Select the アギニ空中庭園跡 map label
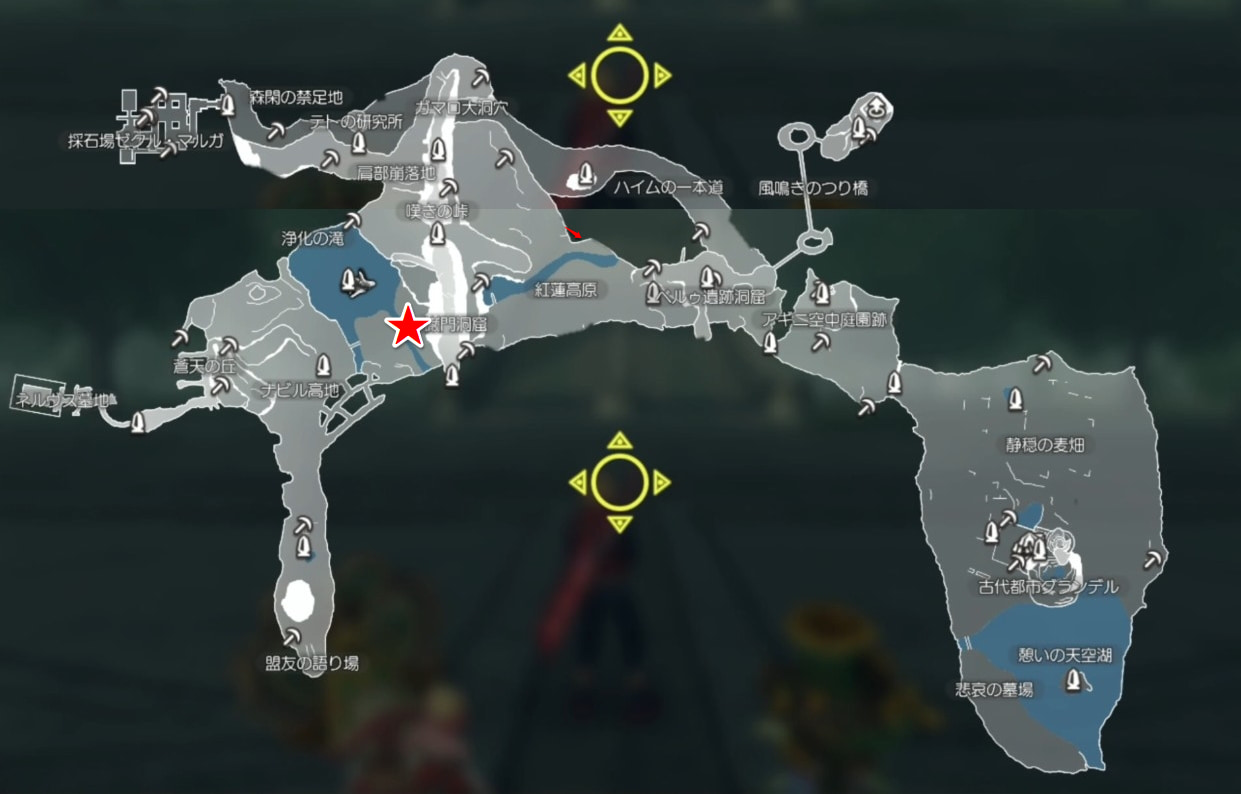1241x794 pixels. pyautogui.click(x=823, y=319)
